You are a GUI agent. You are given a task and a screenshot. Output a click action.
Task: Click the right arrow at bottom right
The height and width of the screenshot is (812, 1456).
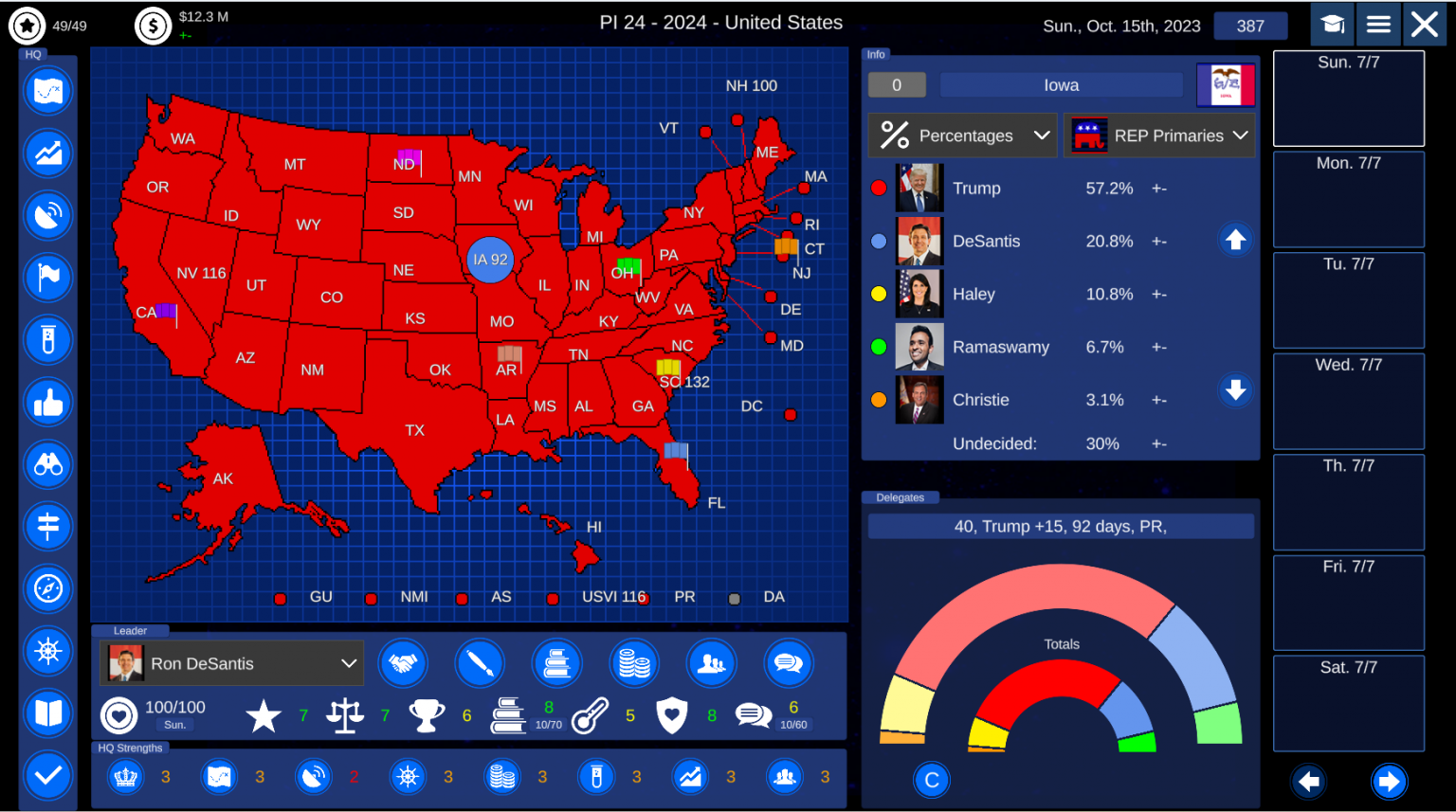(1388, 782)
